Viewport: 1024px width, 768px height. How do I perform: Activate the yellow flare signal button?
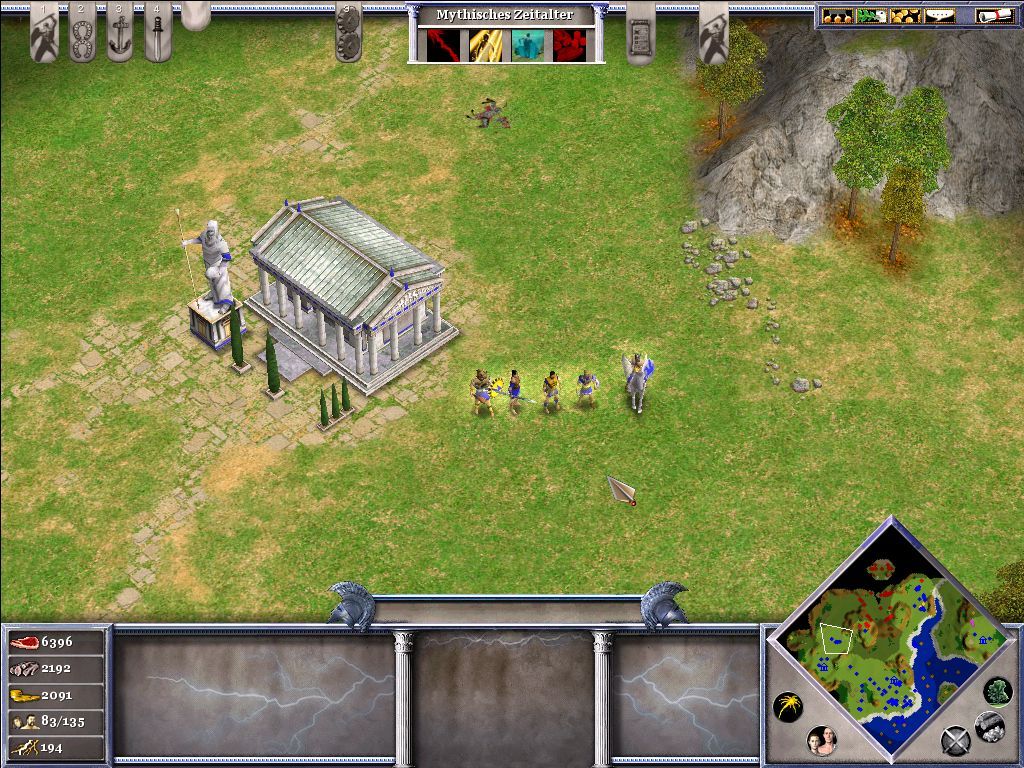[x=788, y=708]
